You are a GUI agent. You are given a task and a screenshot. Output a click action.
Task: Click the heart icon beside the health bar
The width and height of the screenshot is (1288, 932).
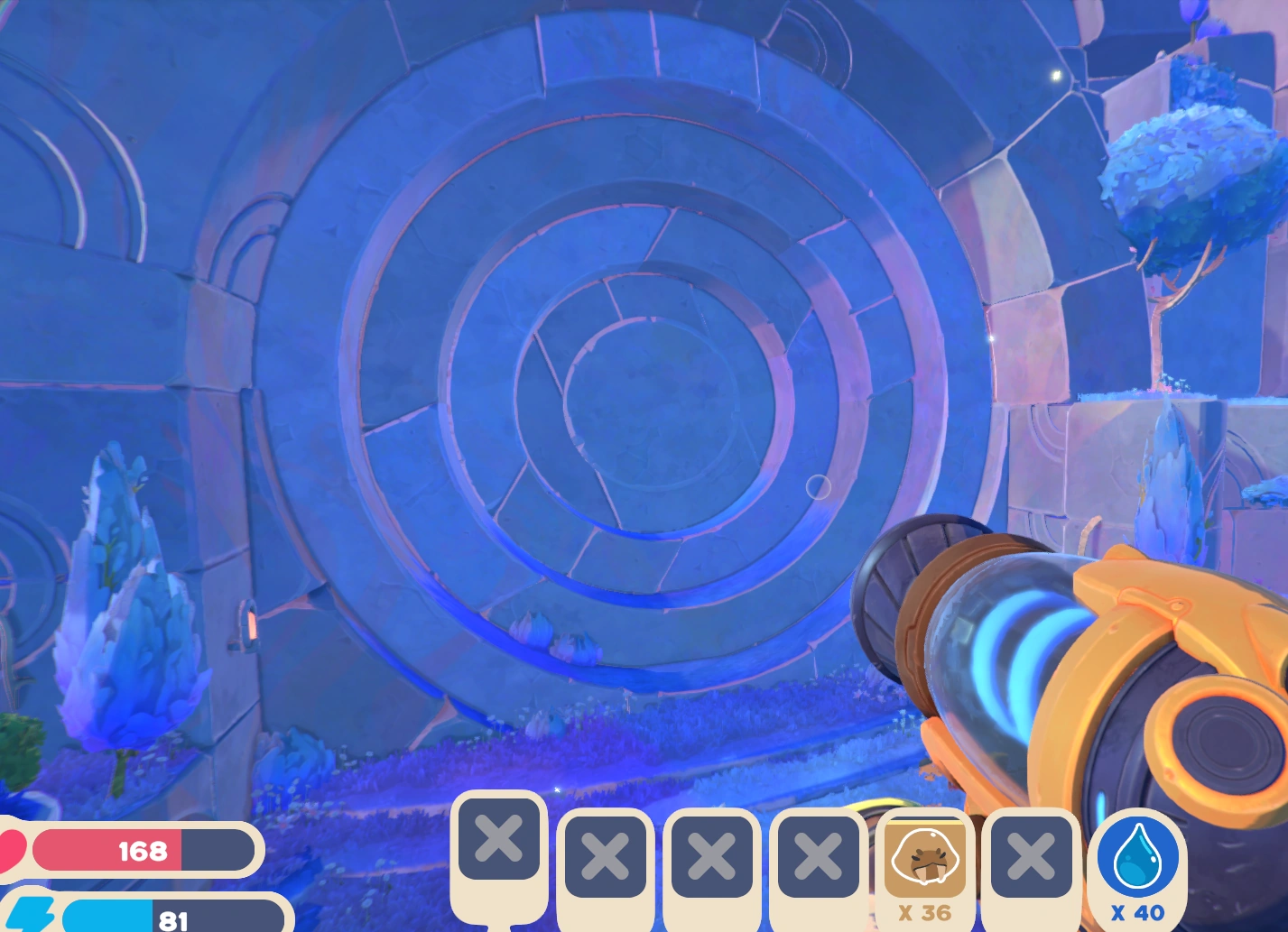pyautogui.click(x=9, y=849)
